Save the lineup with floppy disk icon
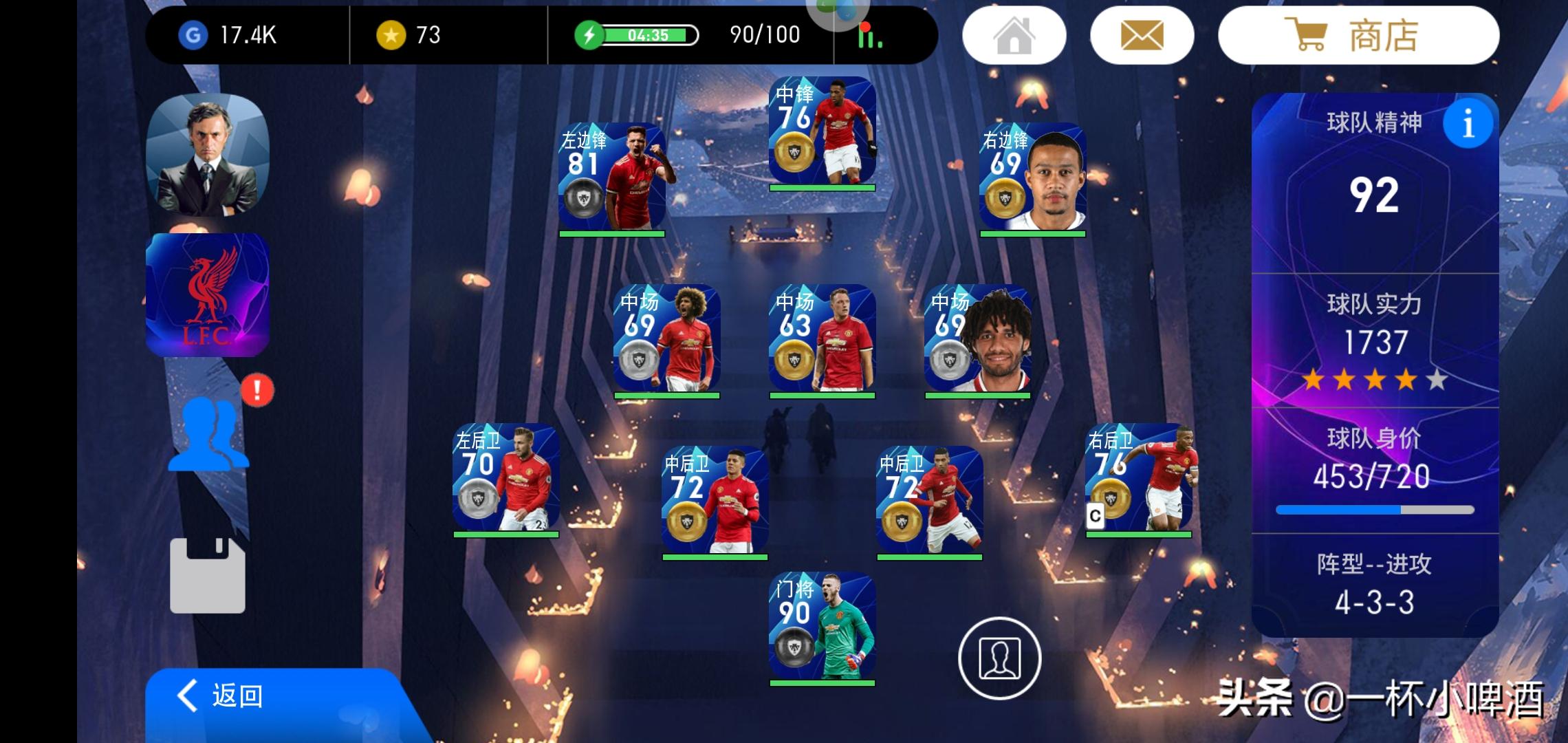1568x743 pixels. 208,575
